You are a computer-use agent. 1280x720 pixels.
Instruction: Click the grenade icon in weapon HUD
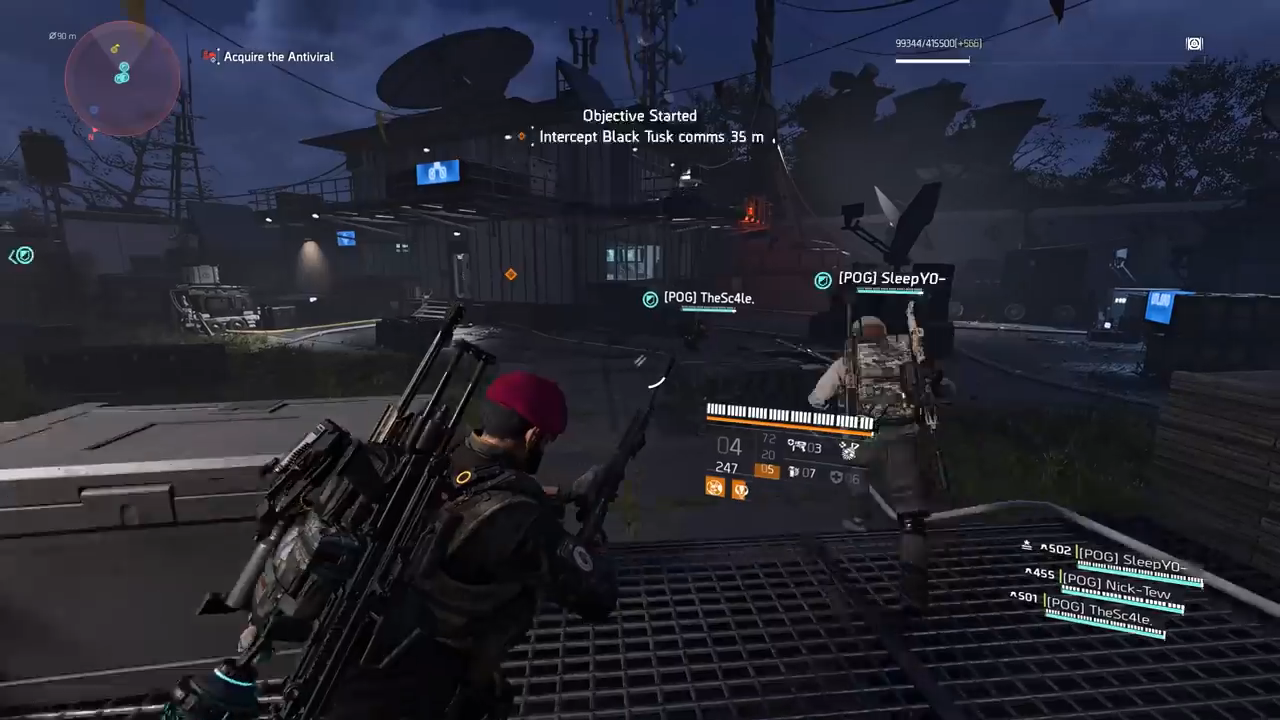pyautogui.click(x=849, y=449)
